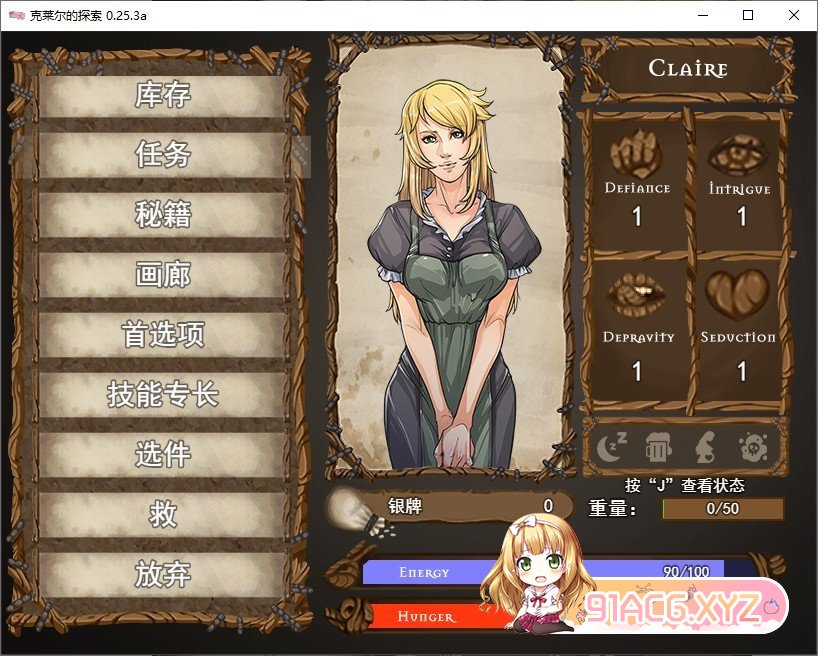818x656 pixels.
Task: View the 画廊 gallery
Action: point(163,275)
